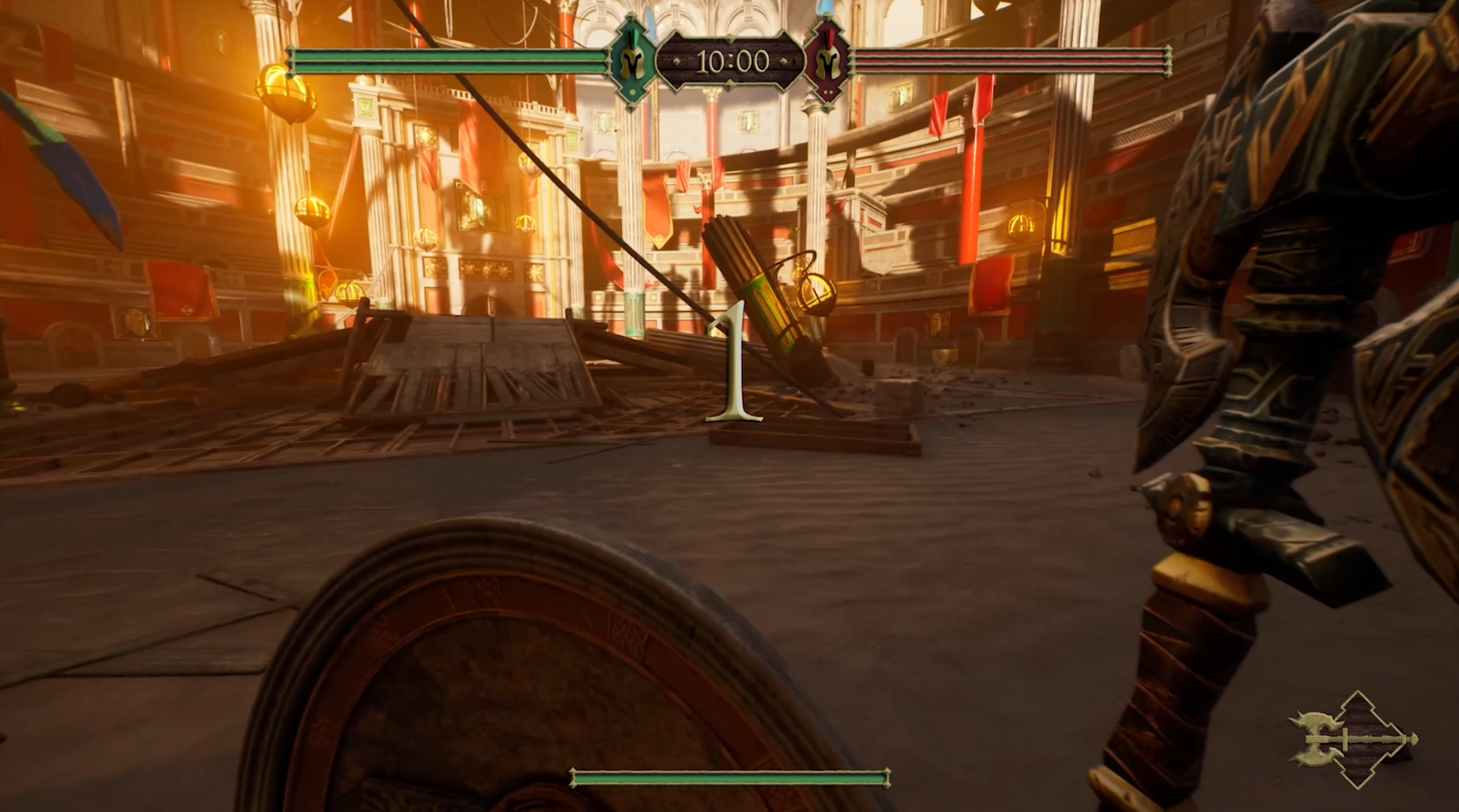Click the red team helmet emblem
This screenshot has height=812, width=1459.
(826, 62)
